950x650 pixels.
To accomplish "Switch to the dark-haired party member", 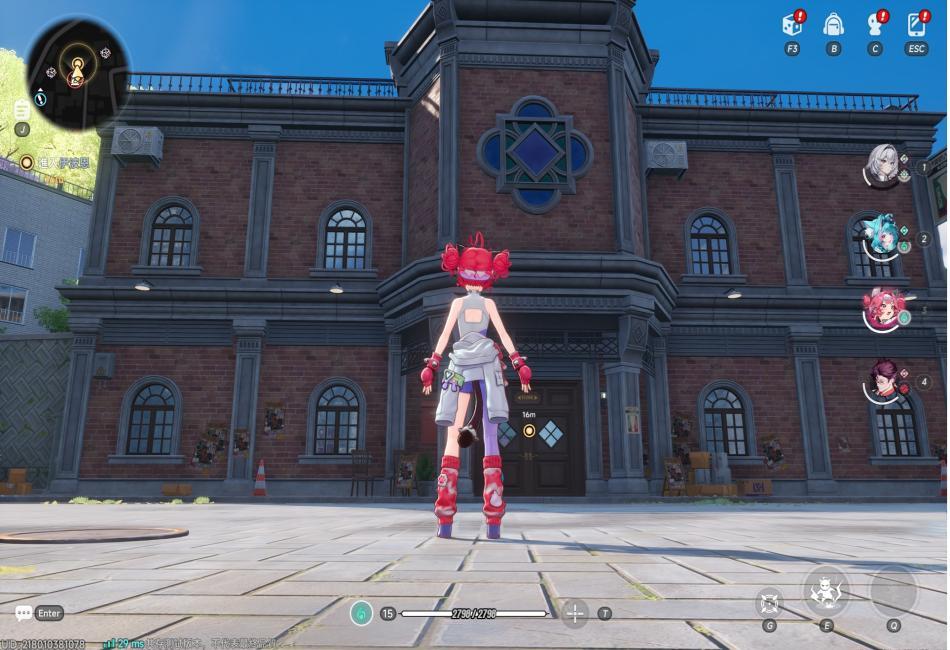I will pyautogui.click(x=882, y=382).
